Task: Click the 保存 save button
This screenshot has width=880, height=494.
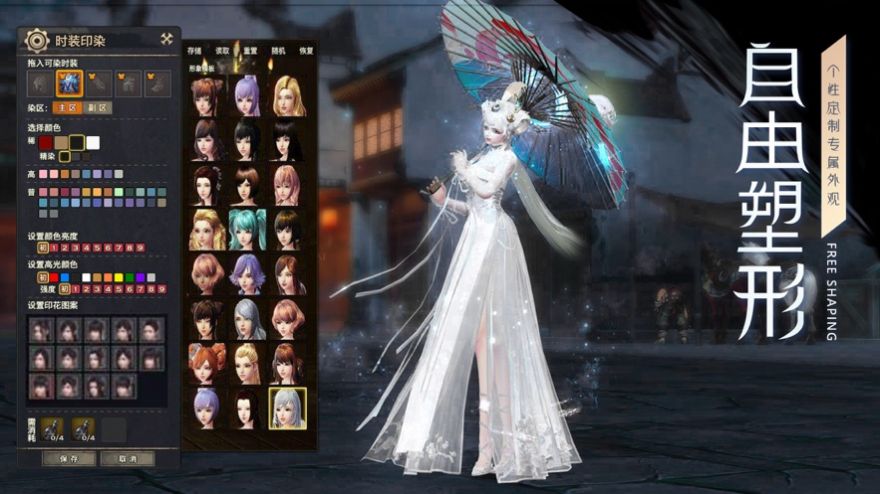Action: 70,458
